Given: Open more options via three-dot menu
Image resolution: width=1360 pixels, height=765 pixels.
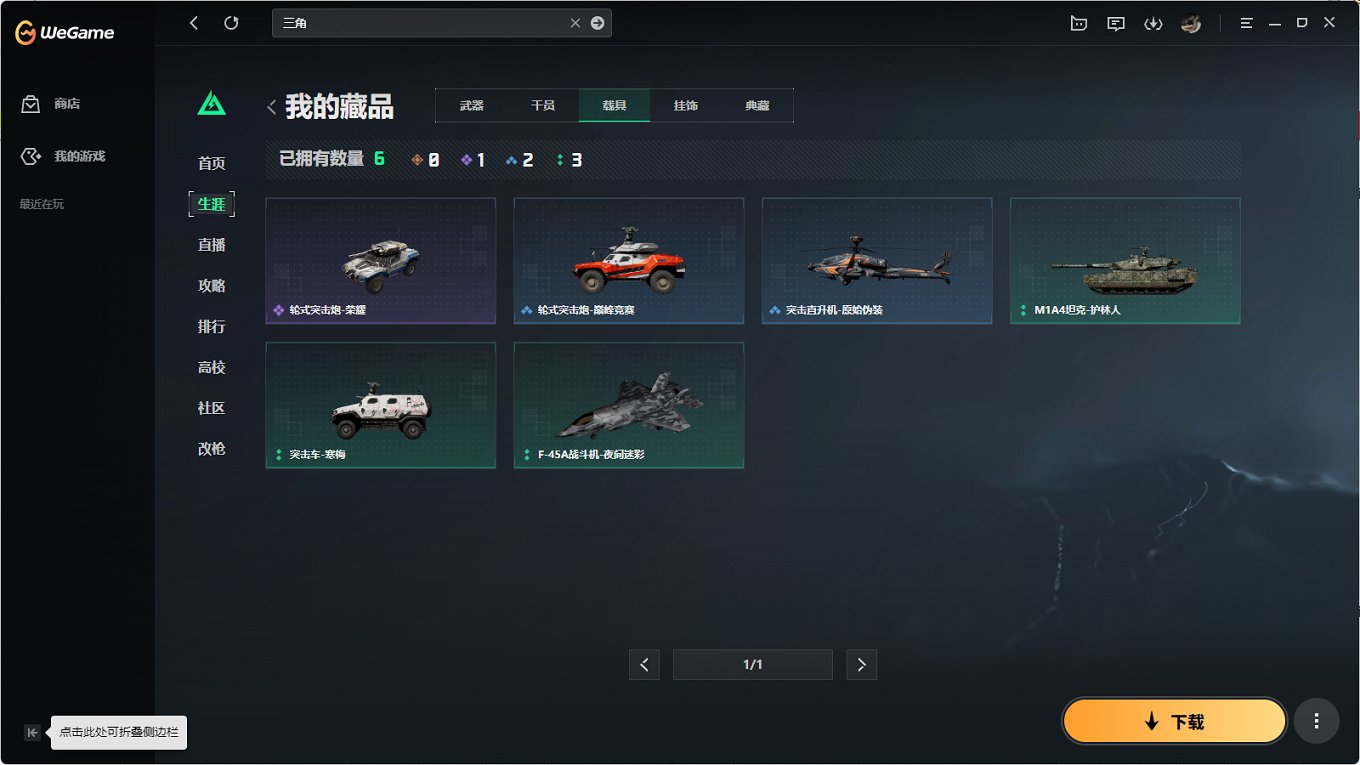Looking at the screenshot, I should (x=1316, y=720).
